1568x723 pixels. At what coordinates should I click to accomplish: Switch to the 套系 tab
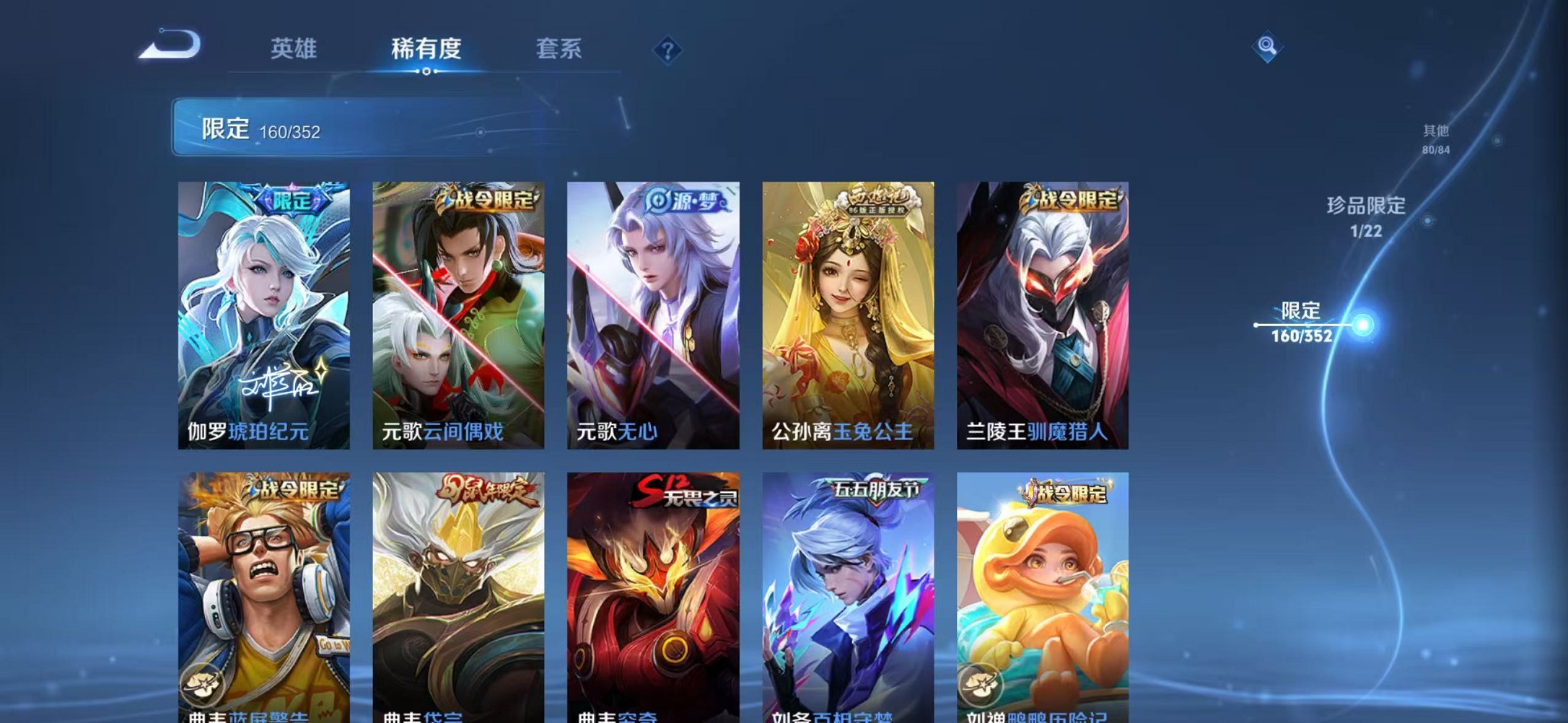[559, 50]
